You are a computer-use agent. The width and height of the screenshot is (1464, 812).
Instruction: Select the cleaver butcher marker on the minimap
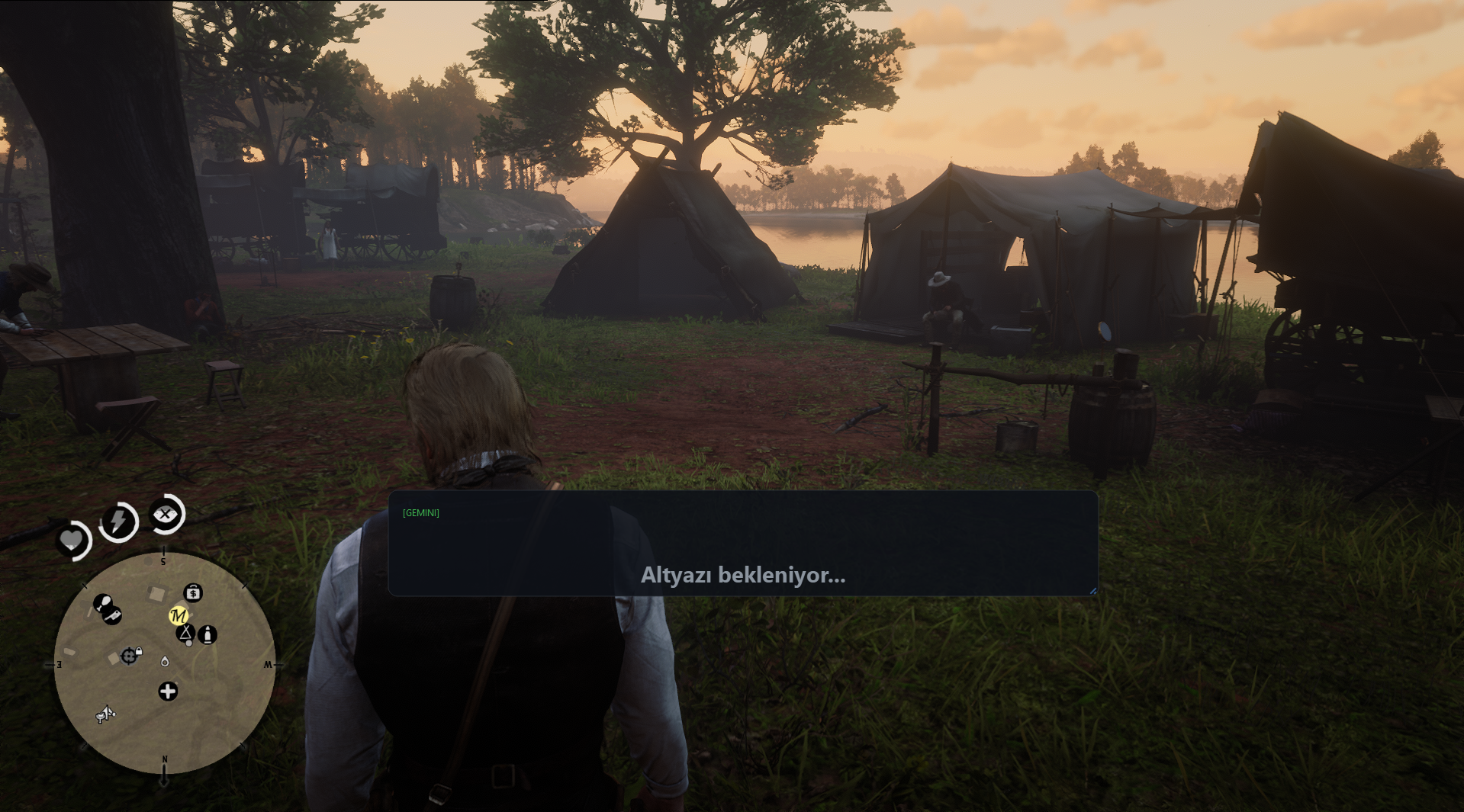click(113, 615)
